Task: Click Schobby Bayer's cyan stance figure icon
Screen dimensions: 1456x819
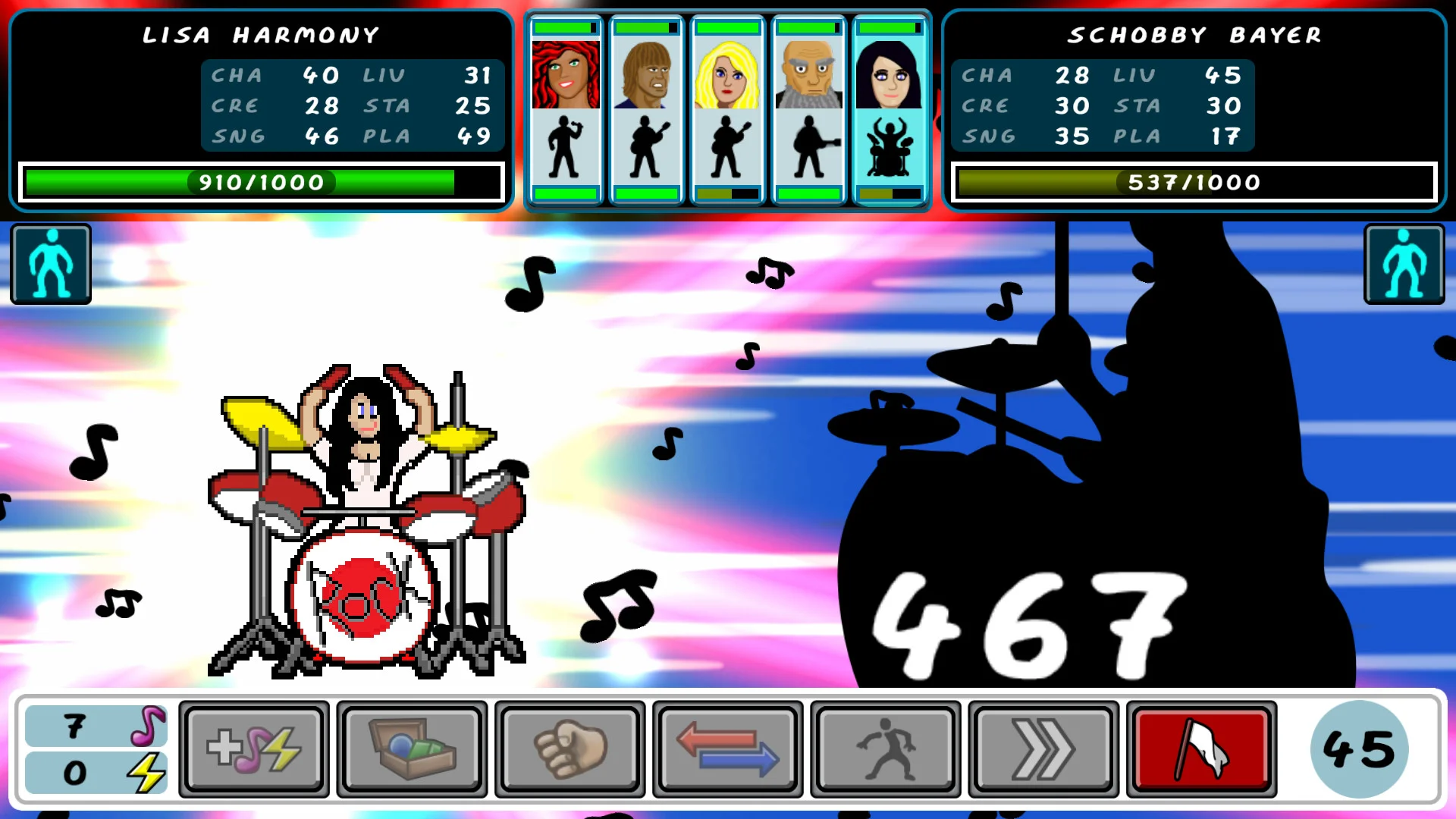Action: [1404, 263]
